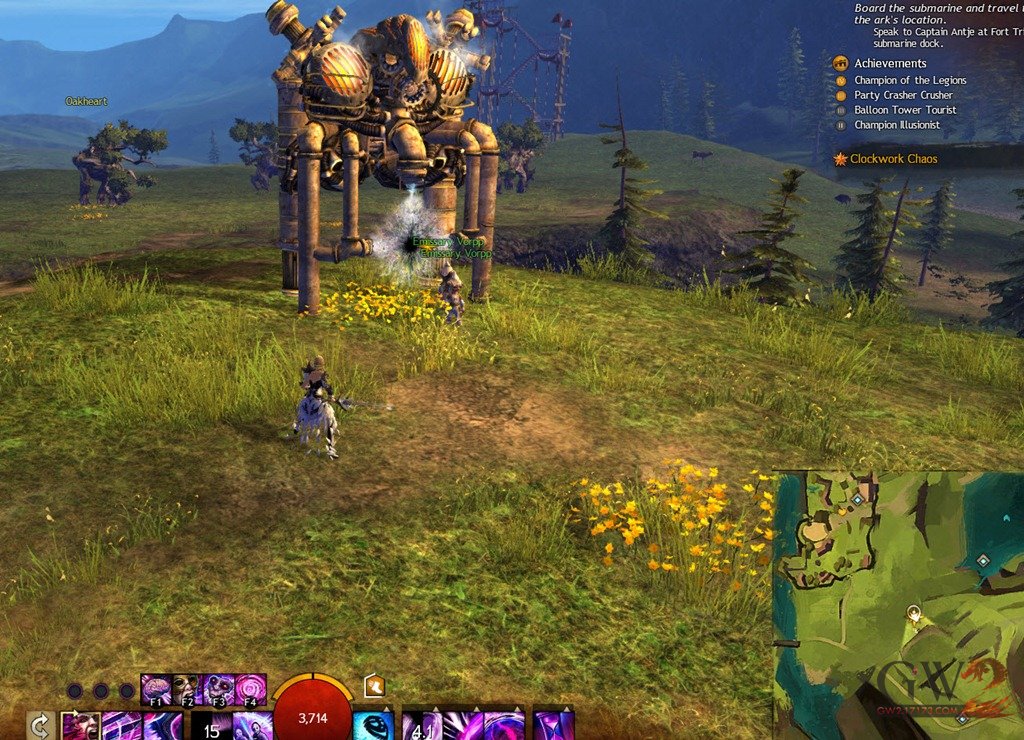The image size is (1024, 740).
Task: Trigger the F3 shatter skill
Action: [219, 690]
